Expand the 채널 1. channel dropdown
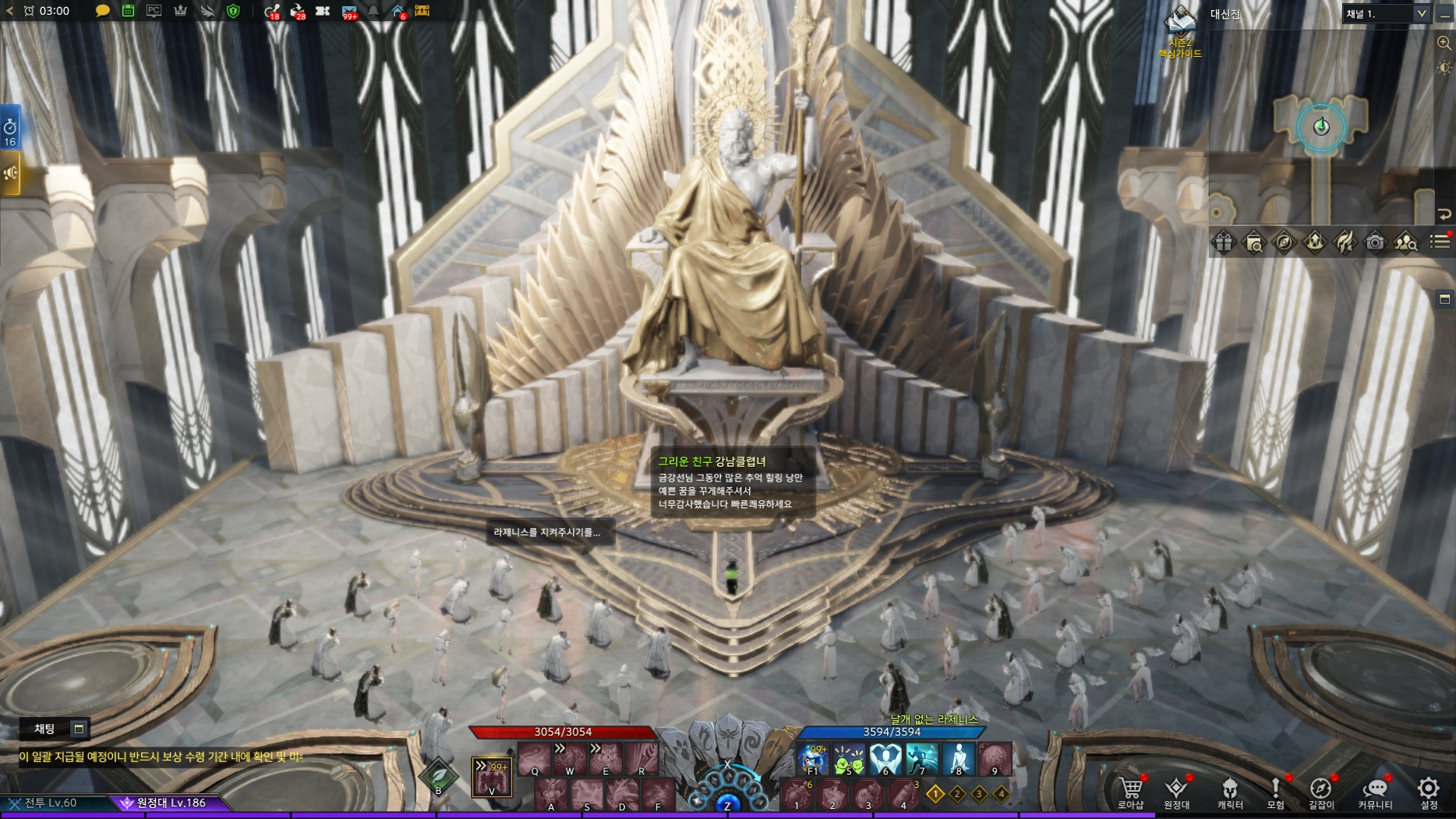Screen dimensions: 1456x819 pos(1421,13)
